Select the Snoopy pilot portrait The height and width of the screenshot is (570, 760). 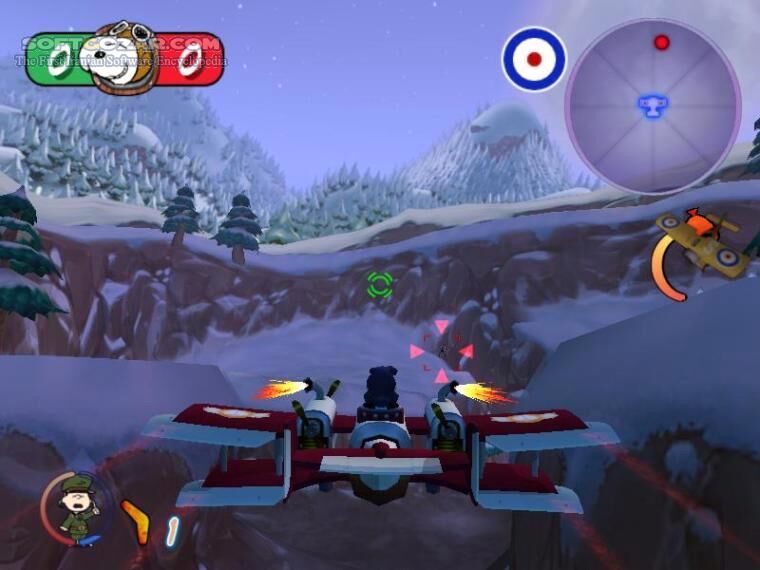pos(126,58)
